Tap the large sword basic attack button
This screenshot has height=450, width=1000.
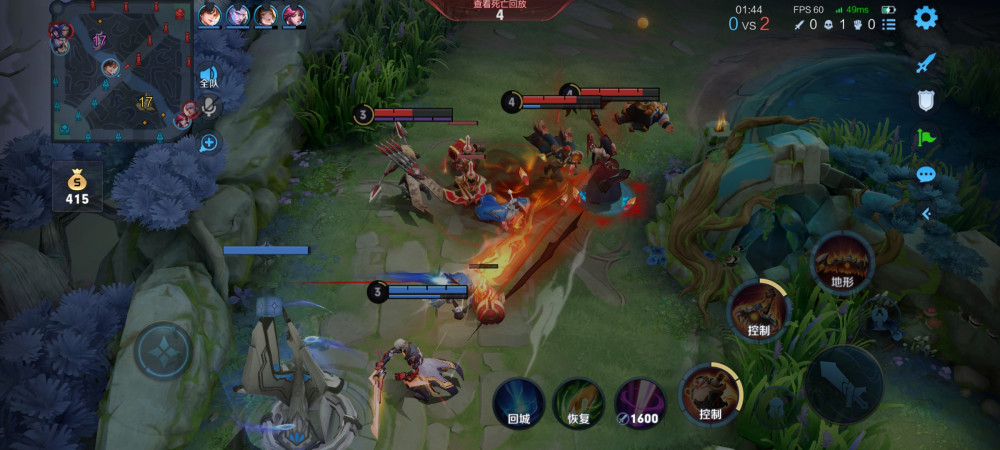click(843, 384)
